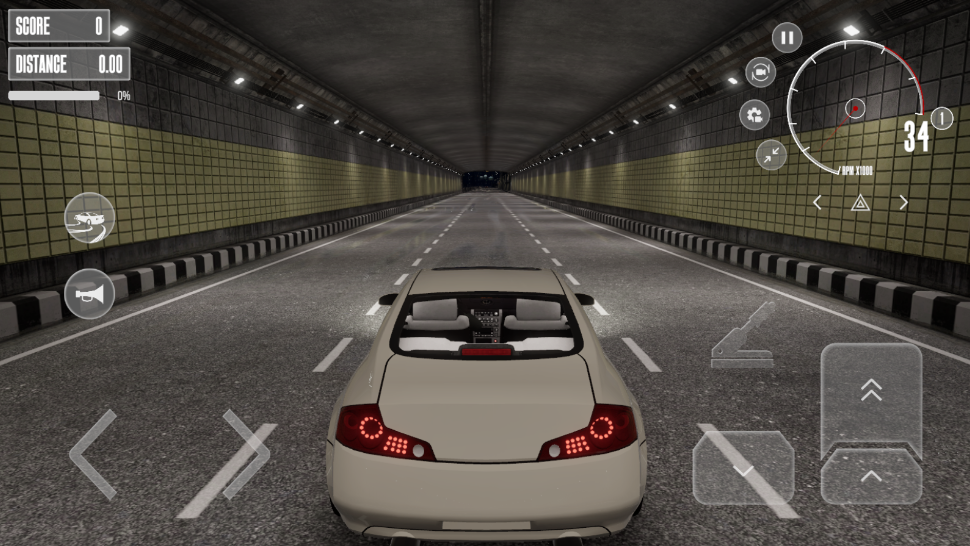This screenshot has height=546, width=970.
Task: Switch the camera view
Action: (x=761, y=72)
